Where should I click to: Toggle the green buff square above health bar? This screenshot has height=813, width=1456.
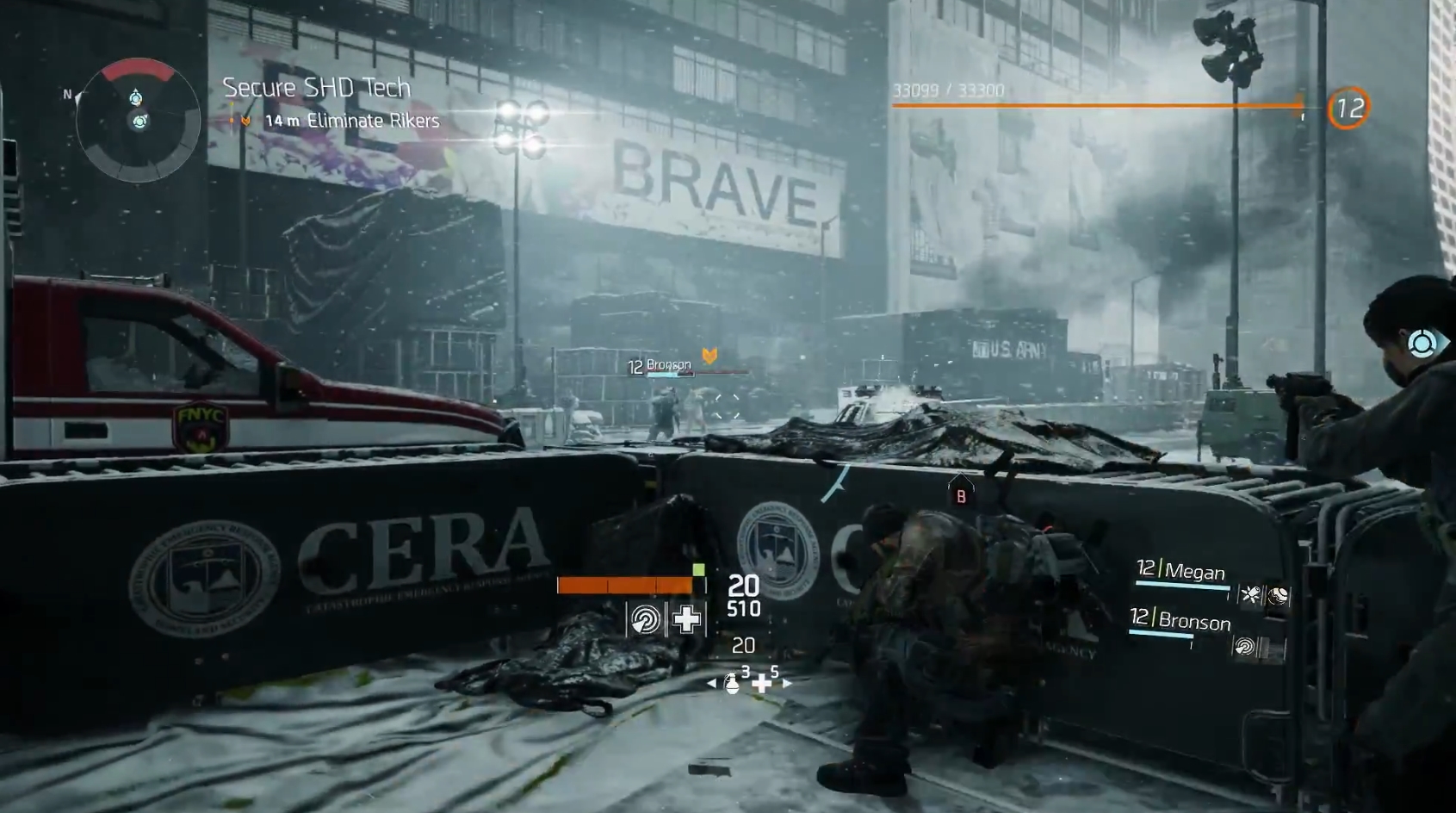(699, 569)
